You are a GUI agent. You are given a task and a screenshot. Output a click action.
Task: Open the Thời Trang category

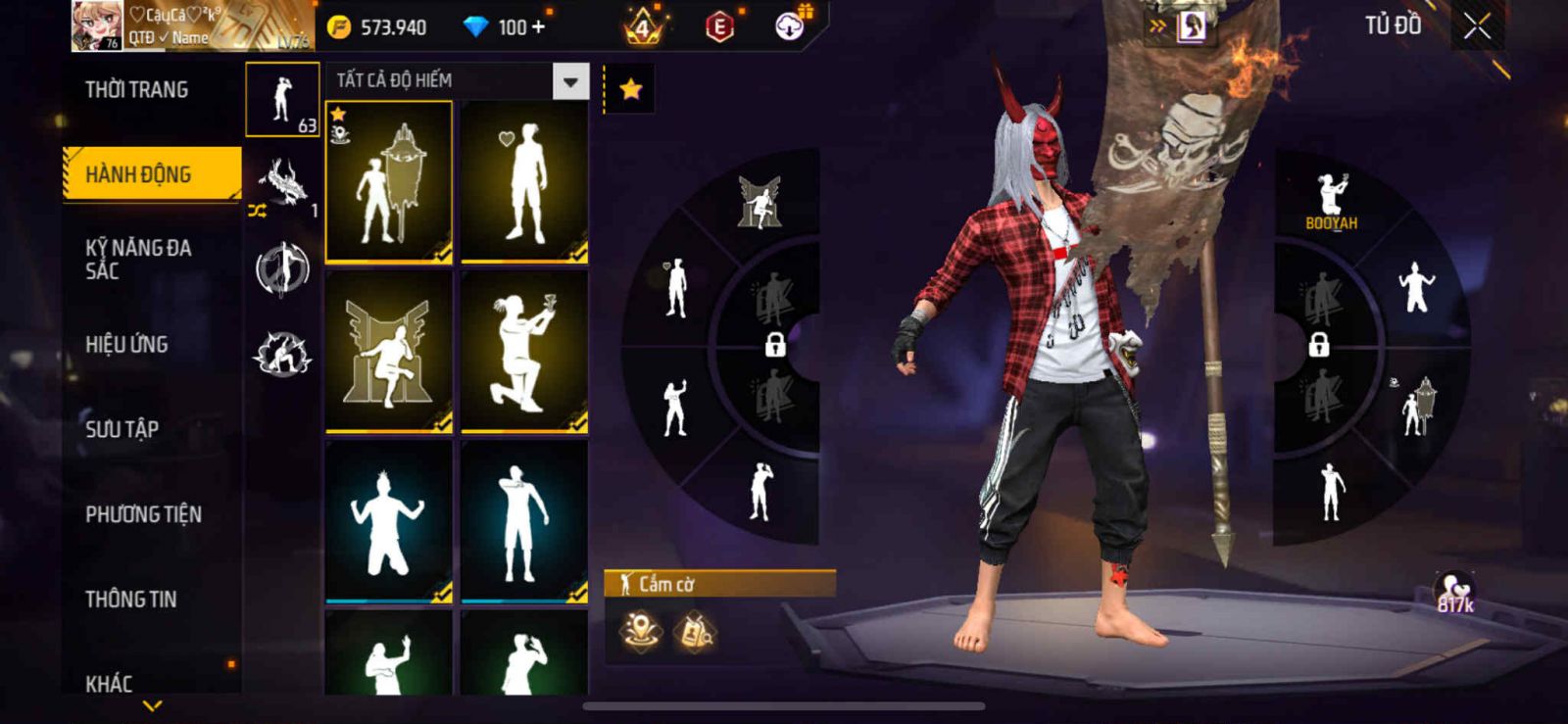tap(136, 90)
